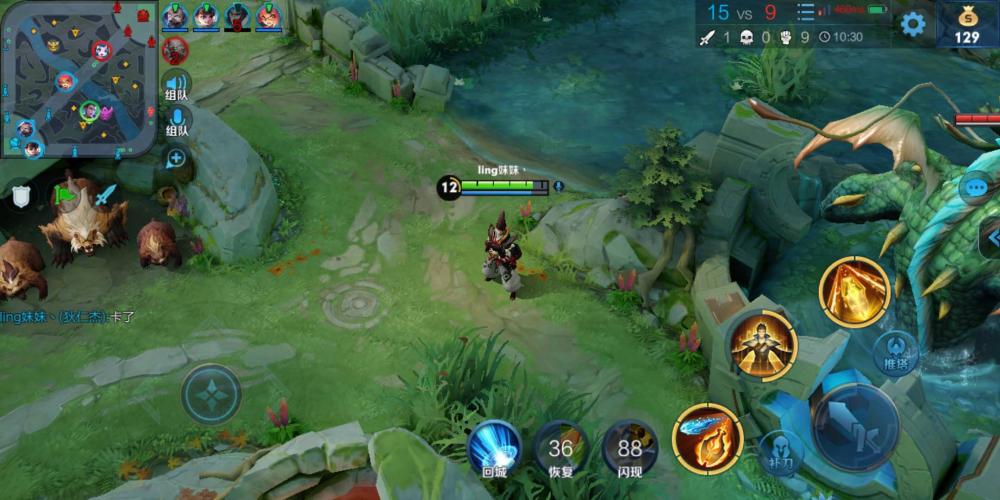Cast the flaming blade first skill
The width and height of the screenshot is (1000, 500).
[708, 437]
